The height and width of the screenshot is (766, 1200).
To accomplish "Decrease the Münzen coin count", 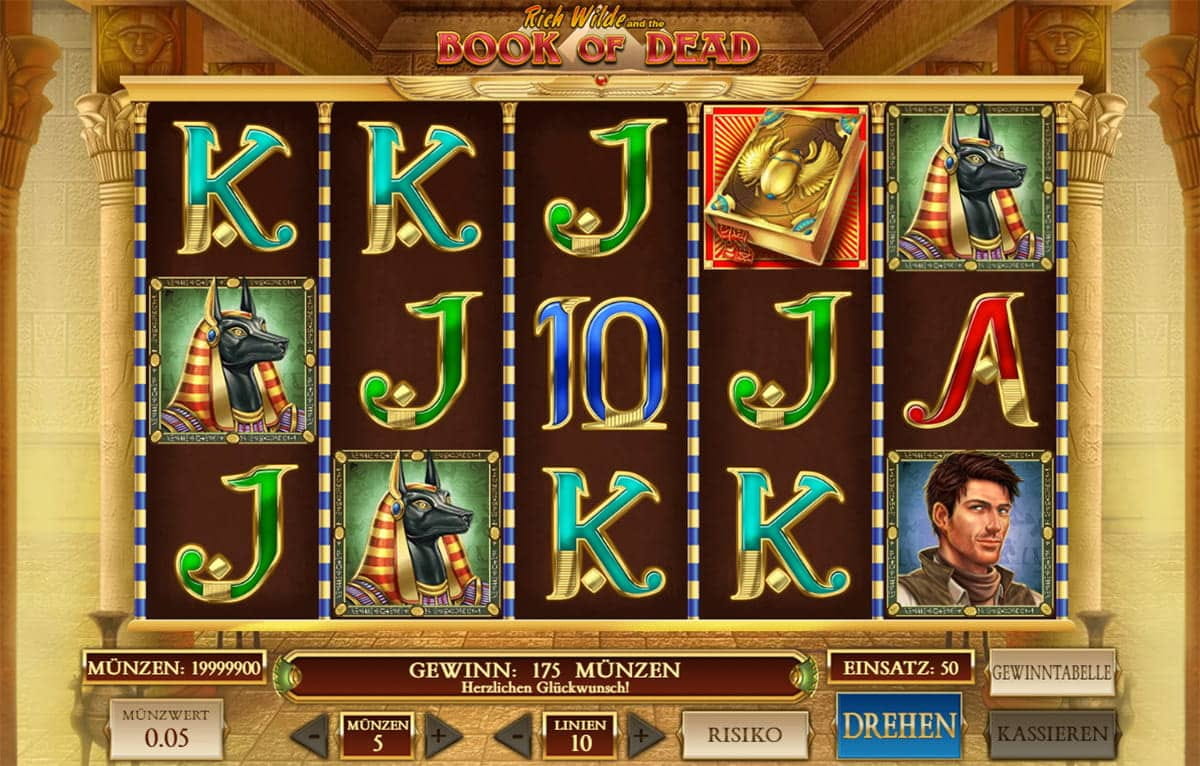I will (x=309, y=736).
